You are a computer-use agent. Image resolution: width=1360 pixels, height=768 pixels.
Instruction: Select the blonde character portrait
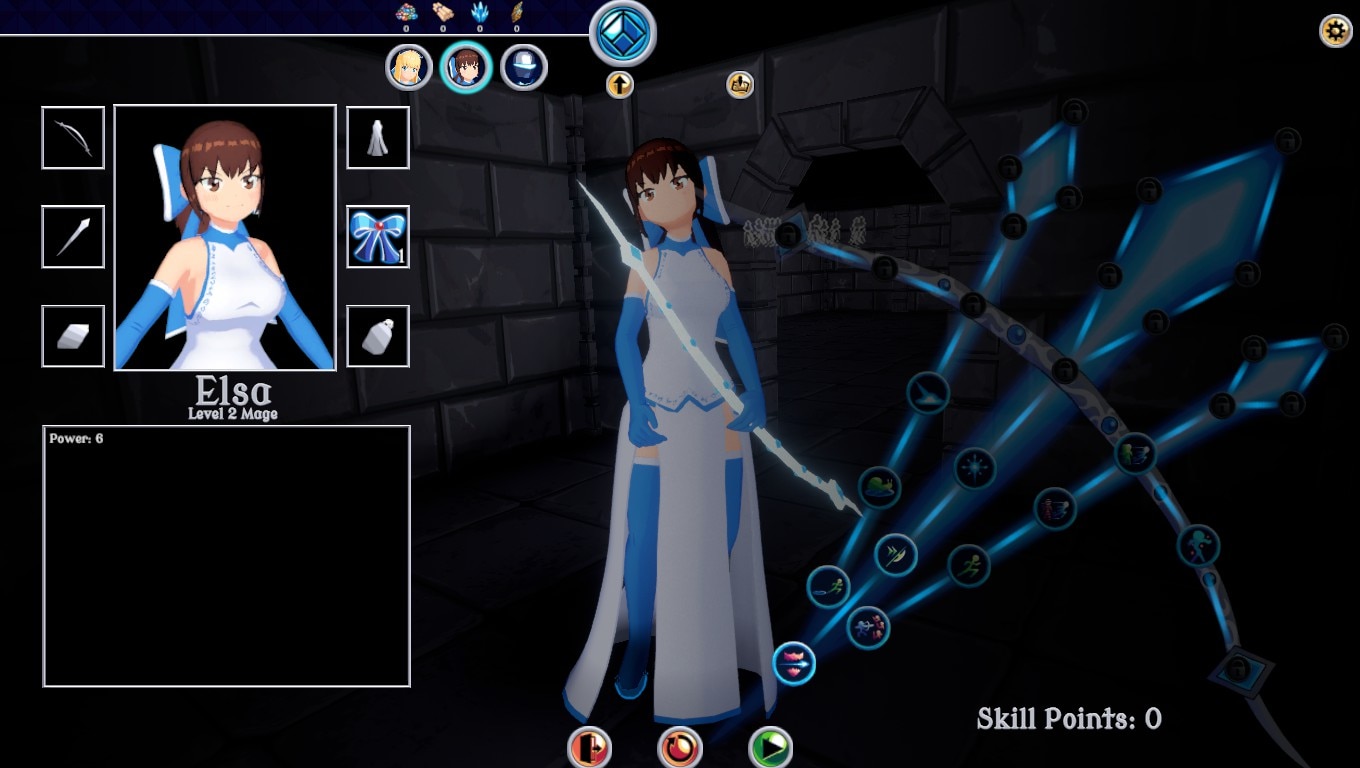click(x=408, y=68)
